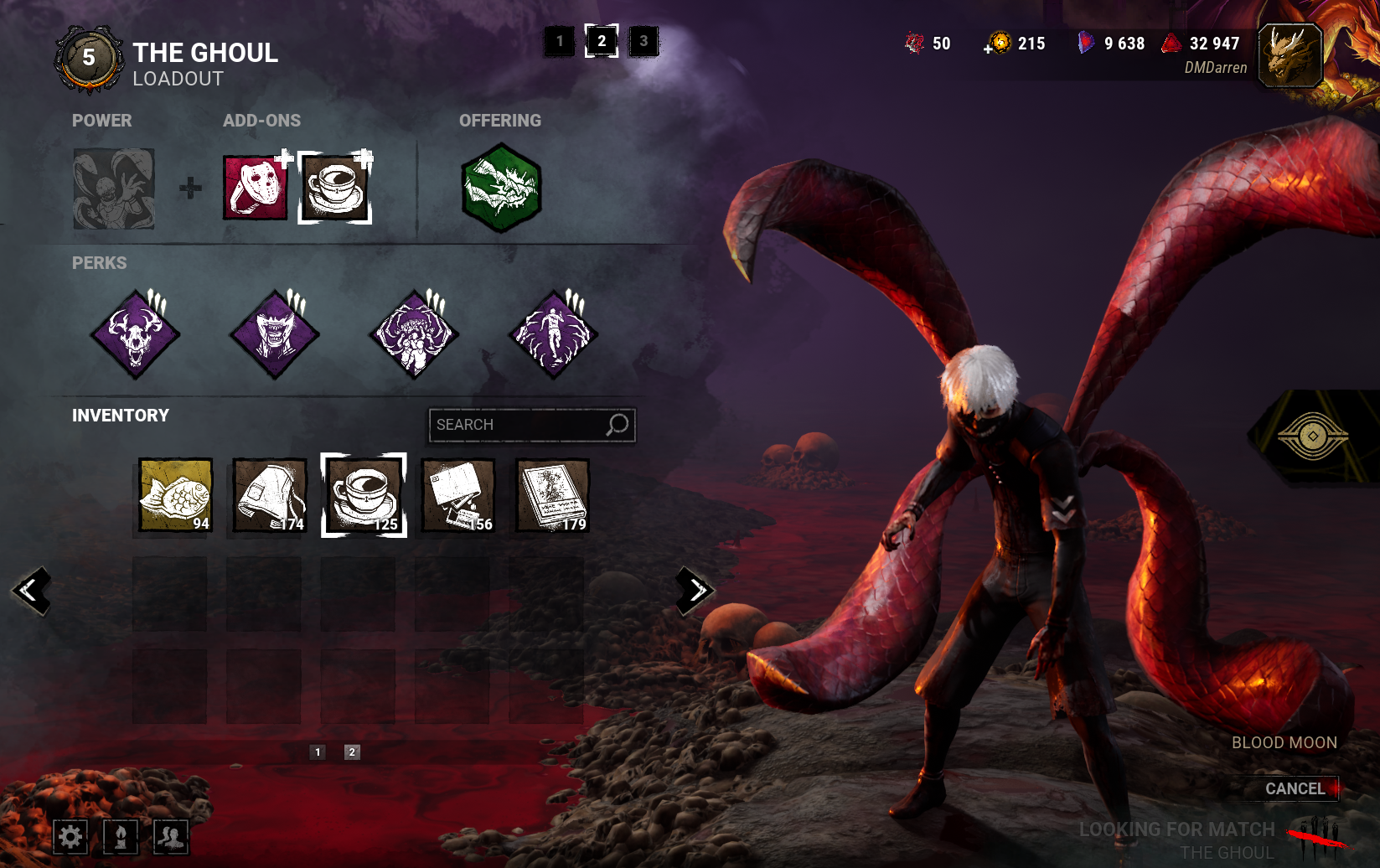This screenshot has width=1380, height=868.
Task: Switch to loadout preset 1
Action: pos(560,41)
